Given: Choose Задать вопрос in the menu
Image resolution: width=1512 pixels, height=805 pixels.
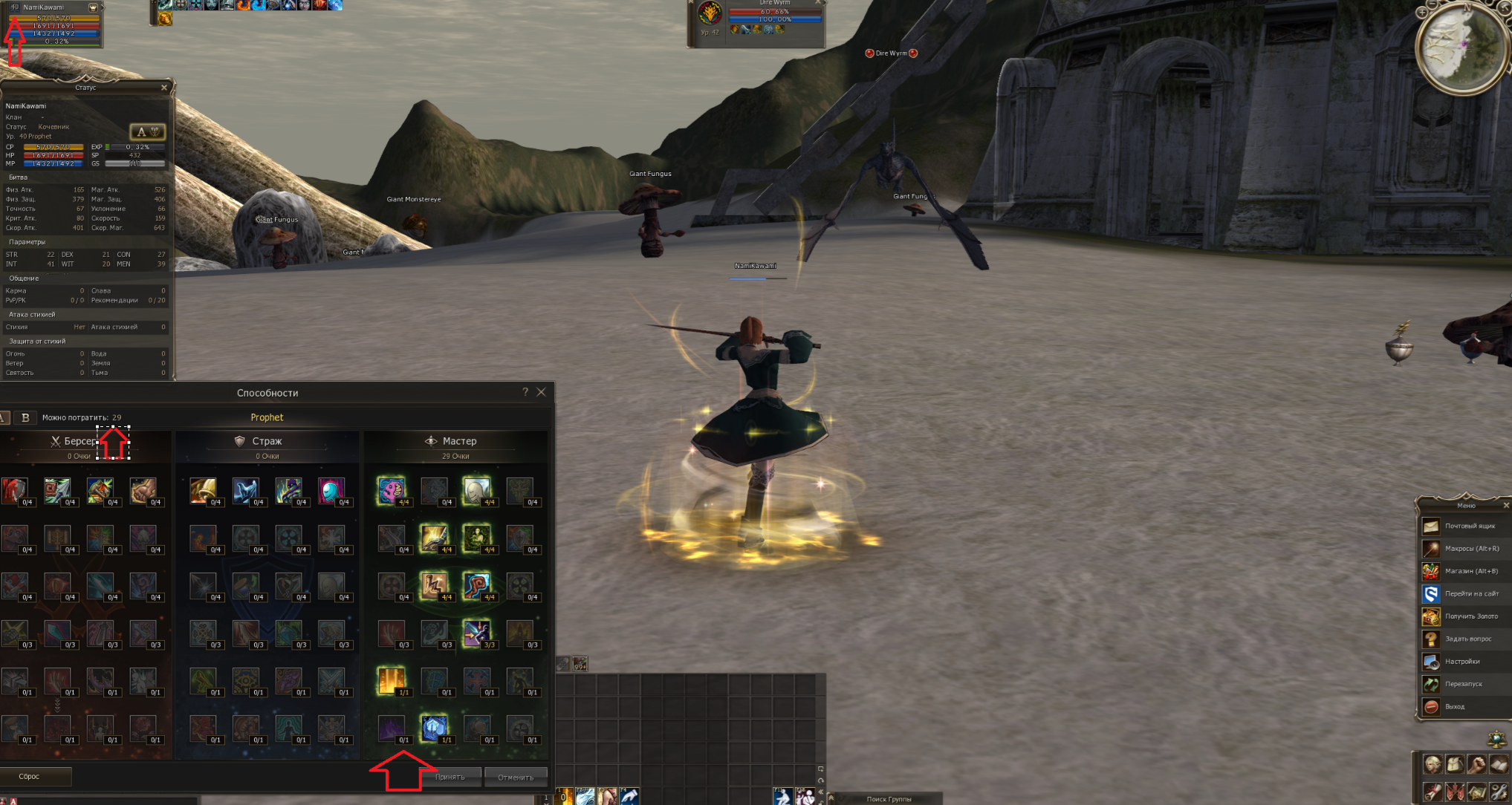Looking at the screenshot, I should tap(1467, 639).
